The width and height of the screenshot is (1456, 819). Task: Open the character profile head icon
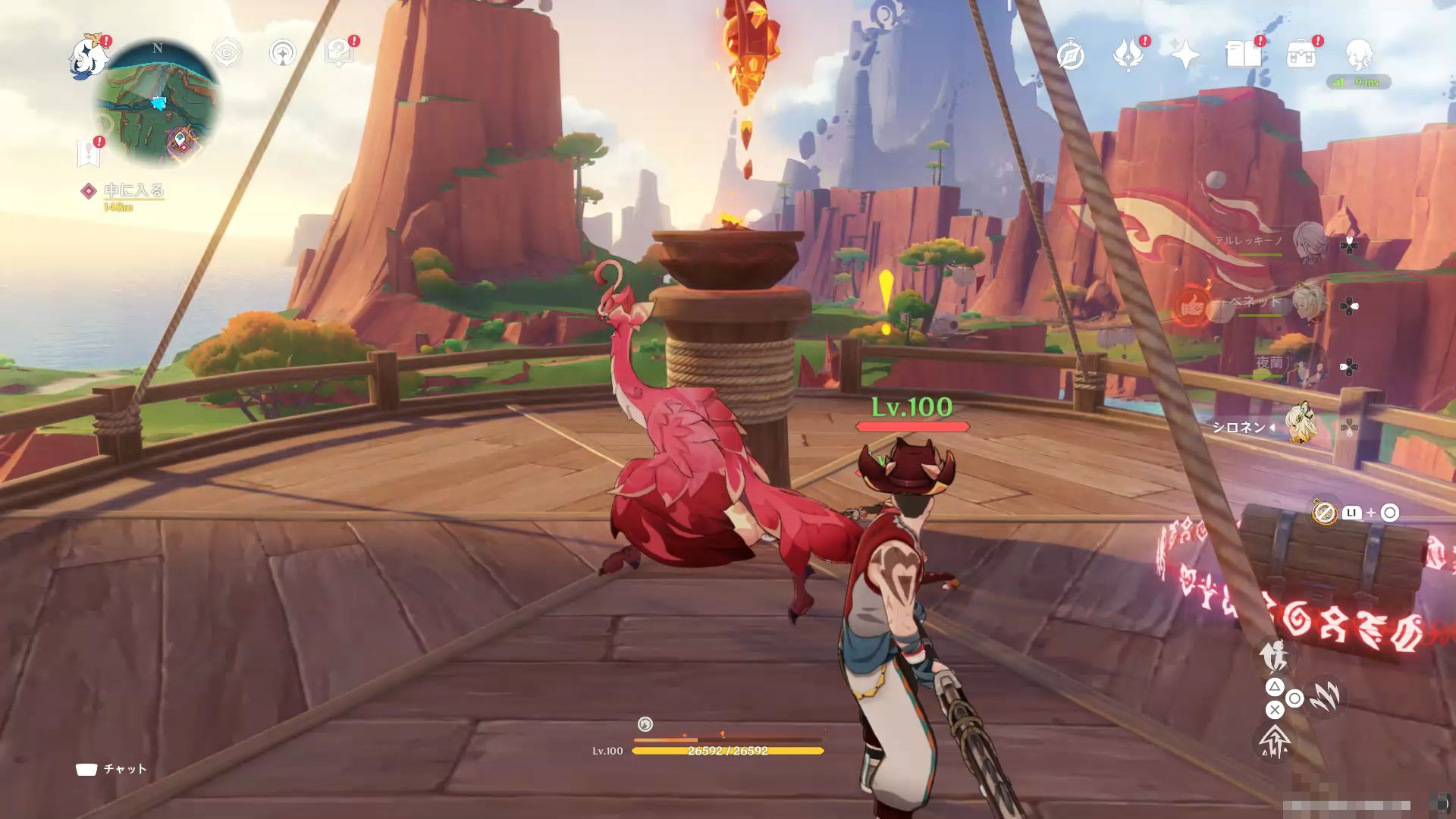point(1359,55)
